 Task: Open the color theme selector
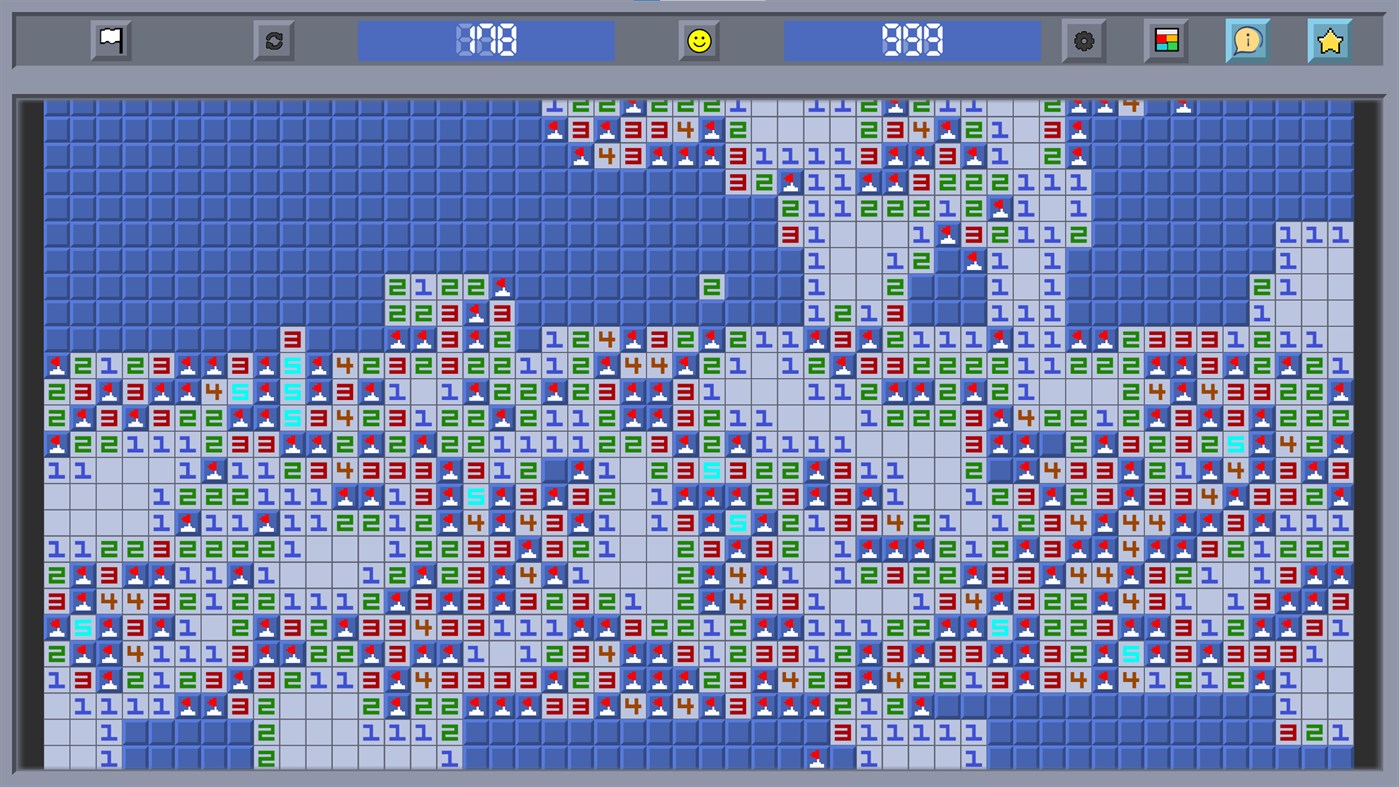click(x=1166, y=41)
